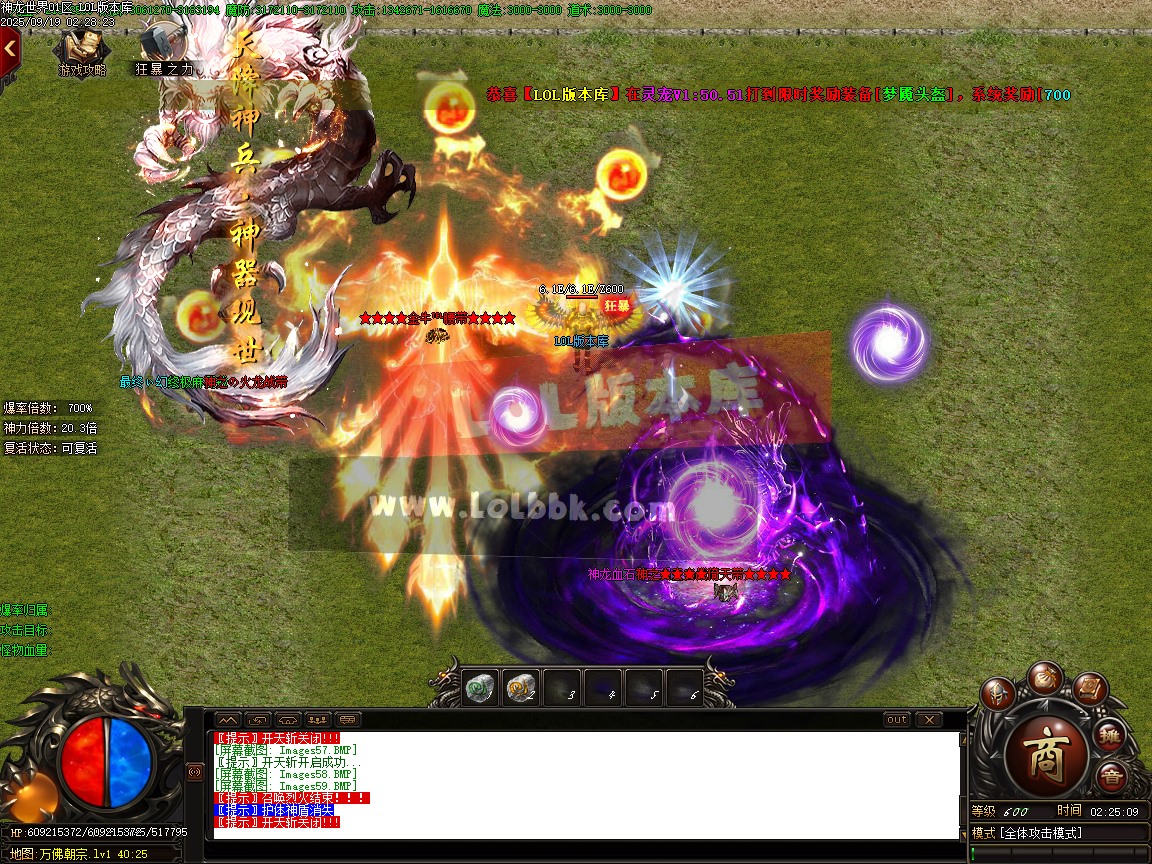Close the chat panel with the X
This screenshot has height=864, width=1152.
pyautogui.click(x=929, y=719)
